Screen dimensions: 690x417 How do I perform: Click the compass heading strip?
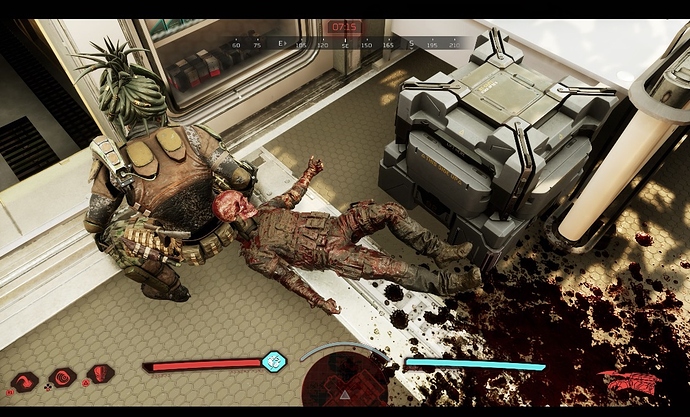(x=345, y=44)
